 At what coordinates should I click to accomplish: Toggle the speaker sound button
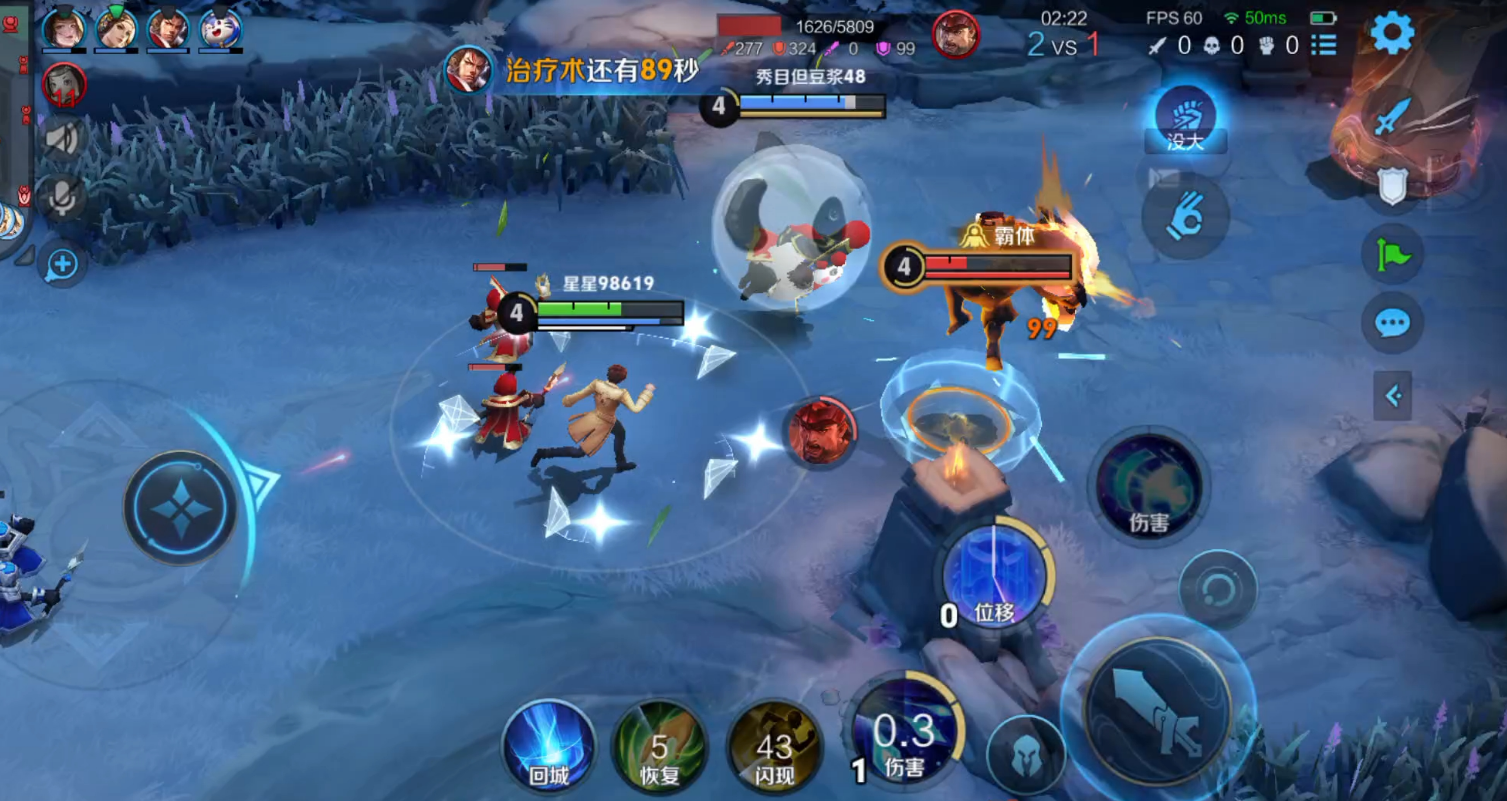(x=63, y=139)
